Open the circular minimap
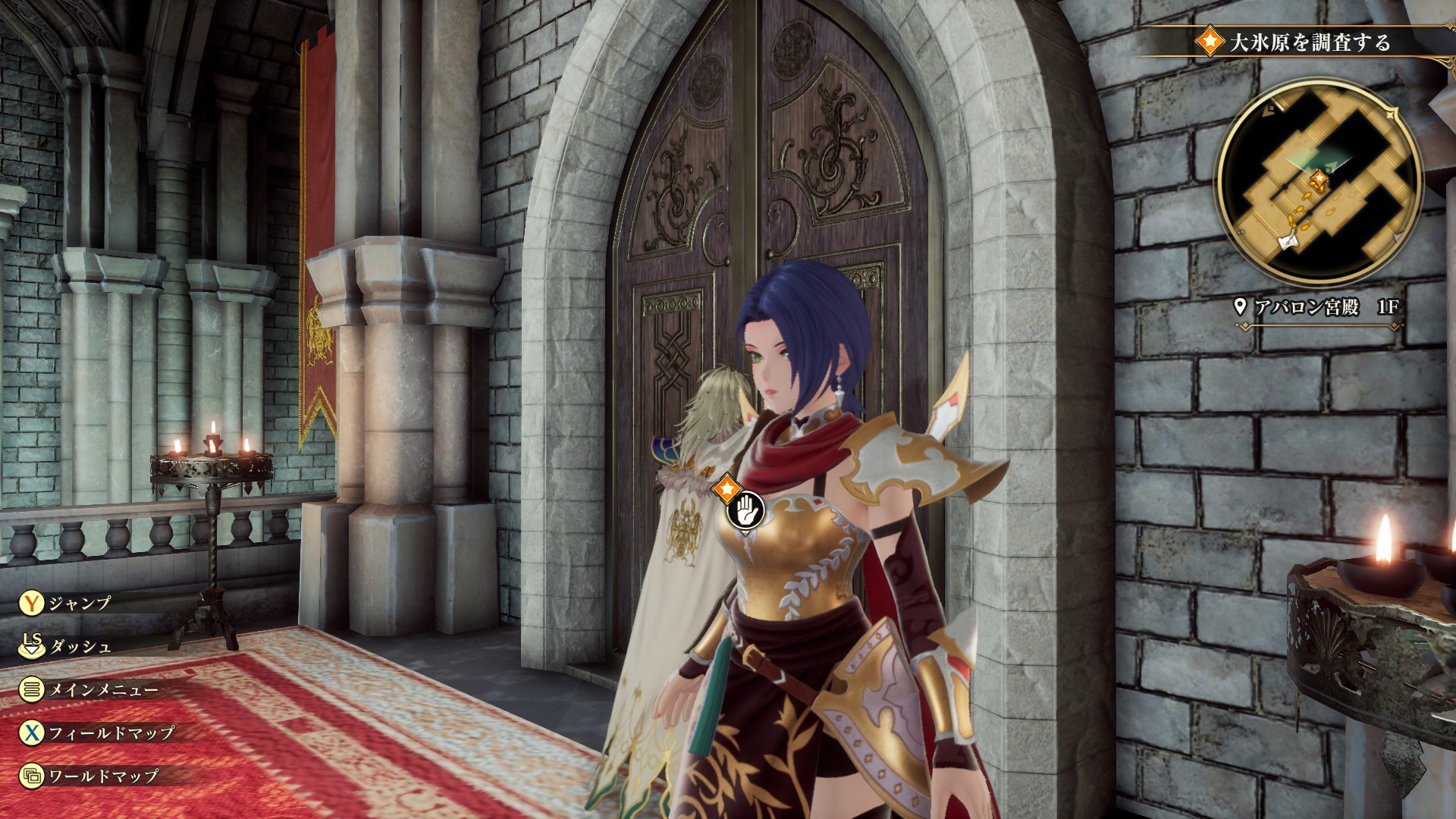The image size is (1456, 819). (x=1319, y=182)
